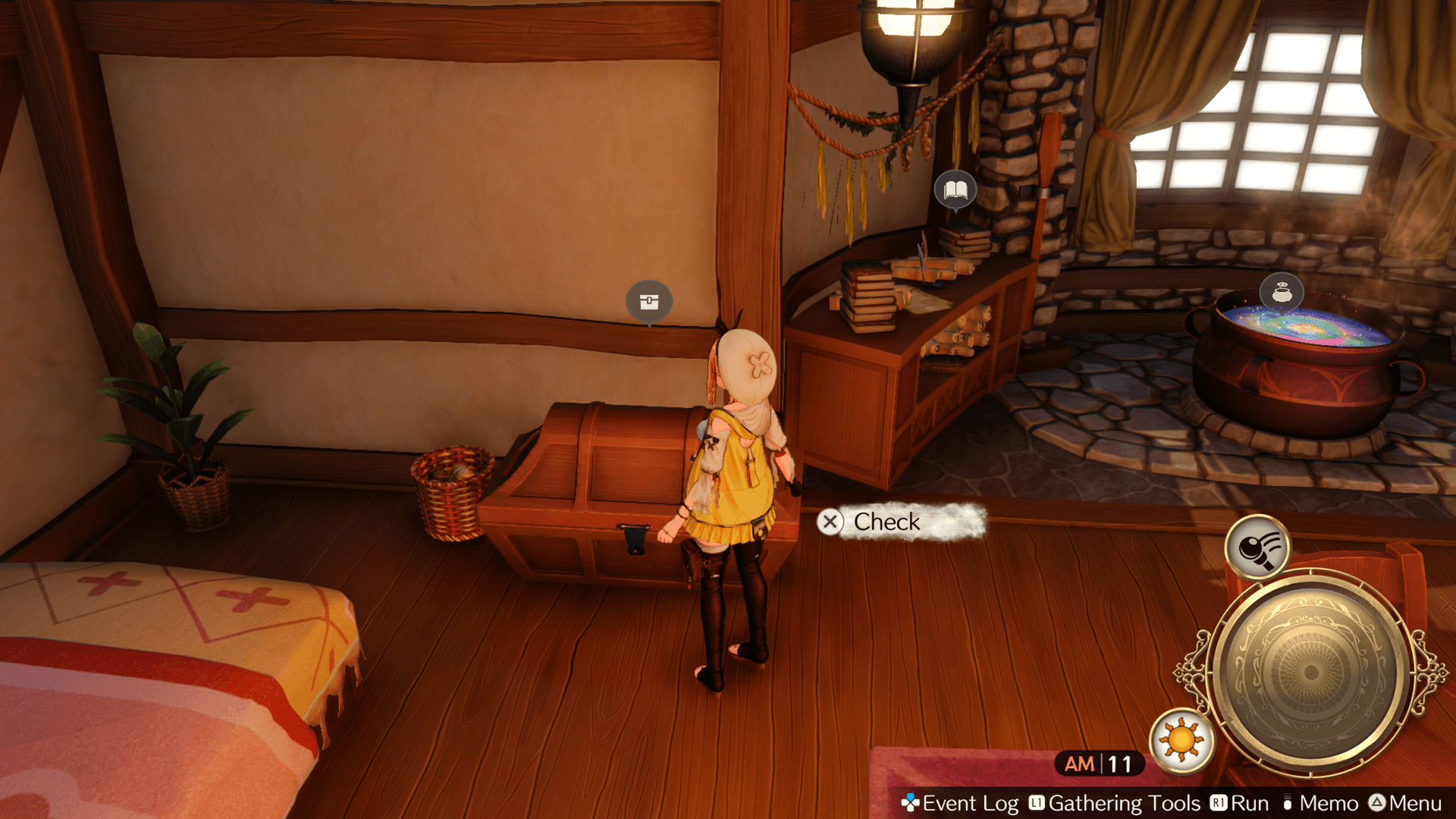Open the Event Log

[960, 803]
